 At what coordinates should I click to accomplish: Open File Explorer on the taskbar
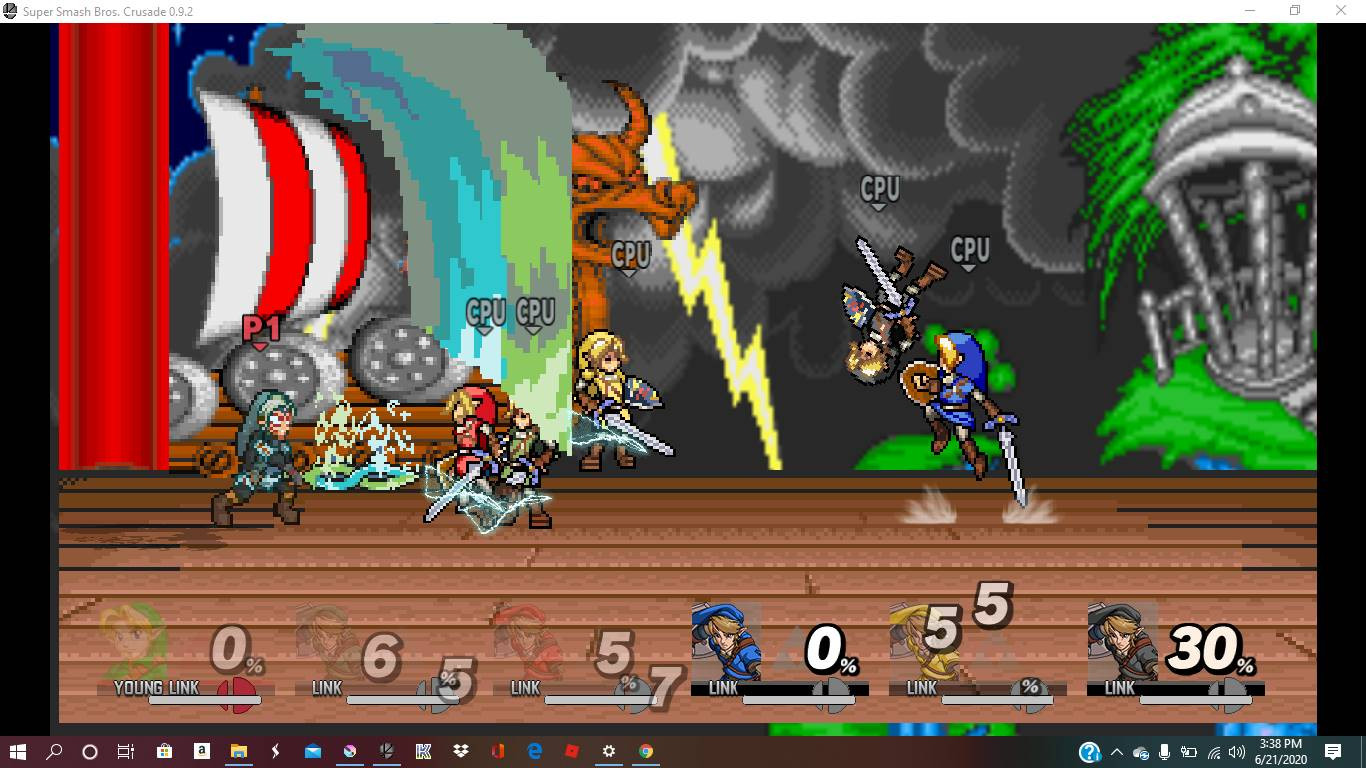[237, 752]
